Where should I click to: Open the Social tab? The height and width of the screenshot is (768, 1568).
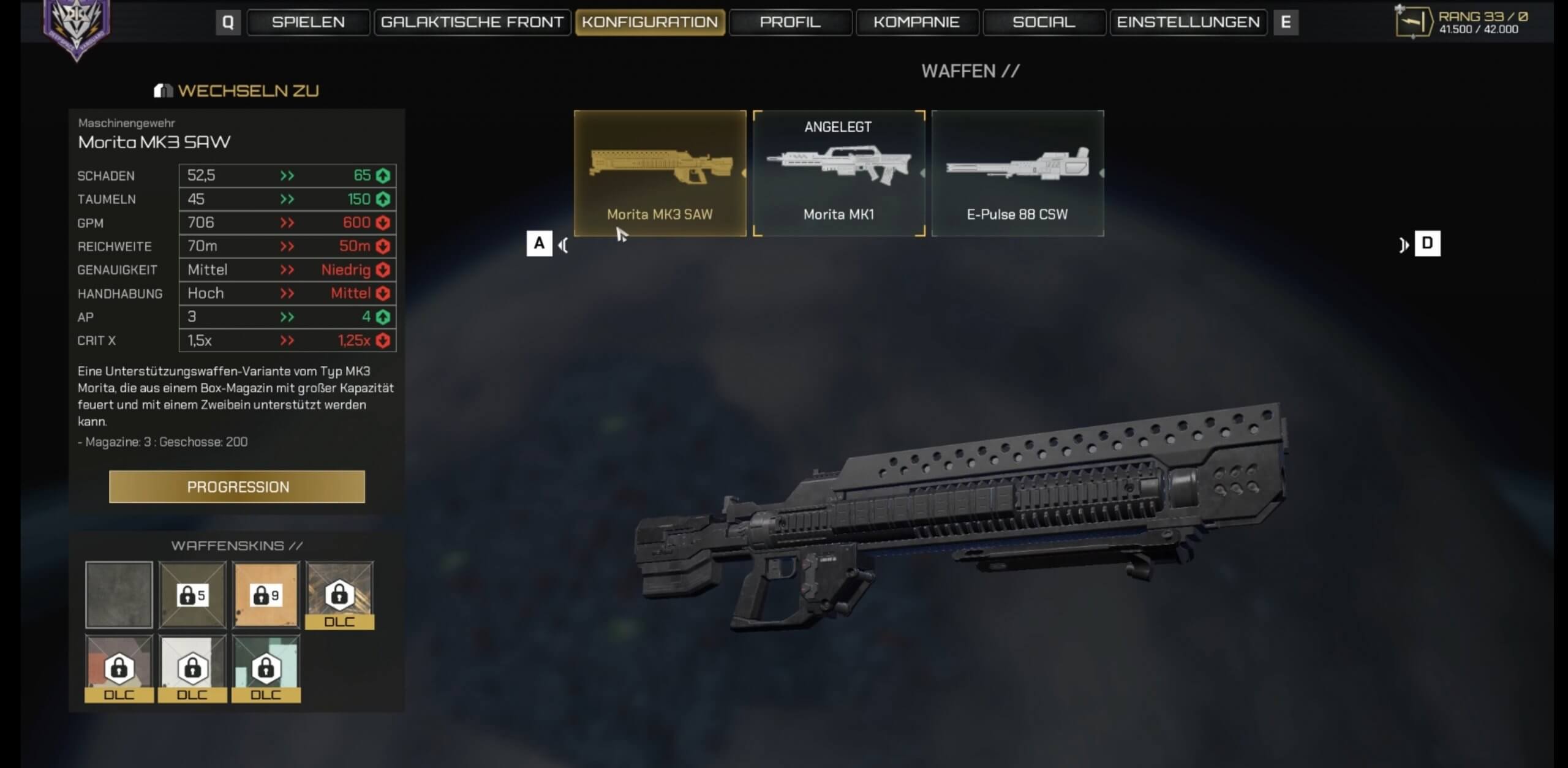point(1044,22)
